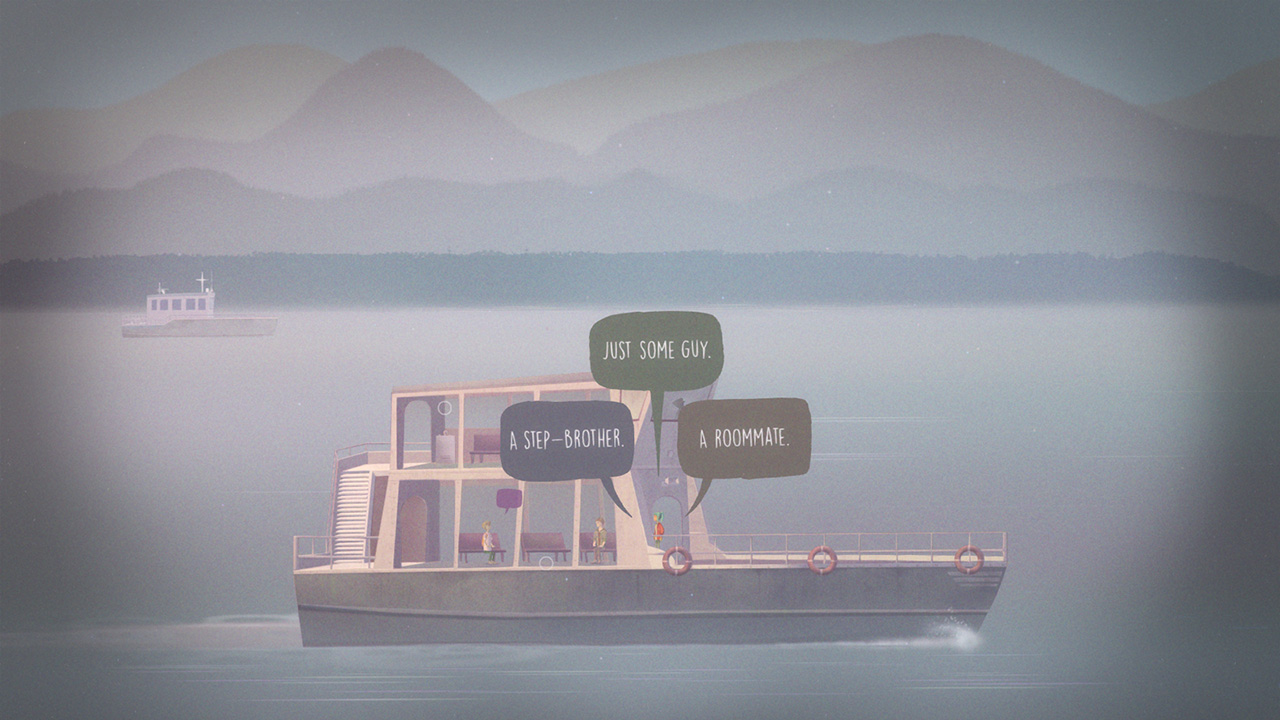1280x720 pixels.
Task: Select the blonde character sitting on the left bench
Action: click(488, 538)
